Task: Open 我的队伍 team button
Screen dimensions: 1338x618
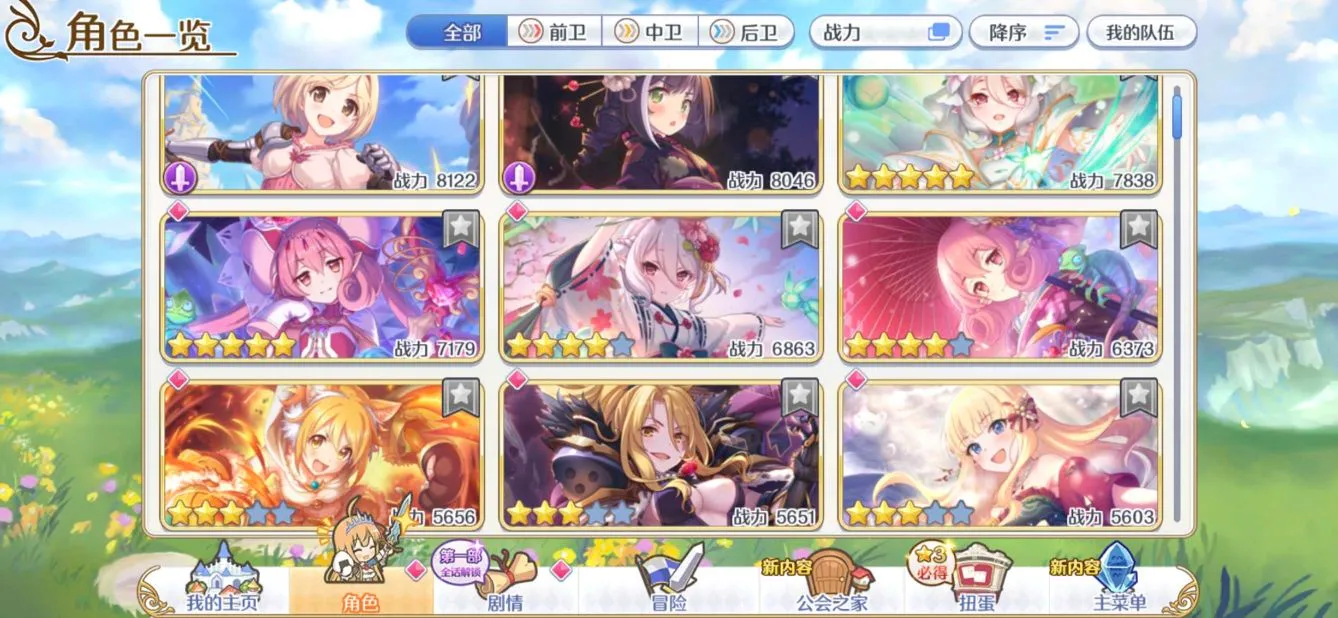Action: click(x=1141, y=32)
